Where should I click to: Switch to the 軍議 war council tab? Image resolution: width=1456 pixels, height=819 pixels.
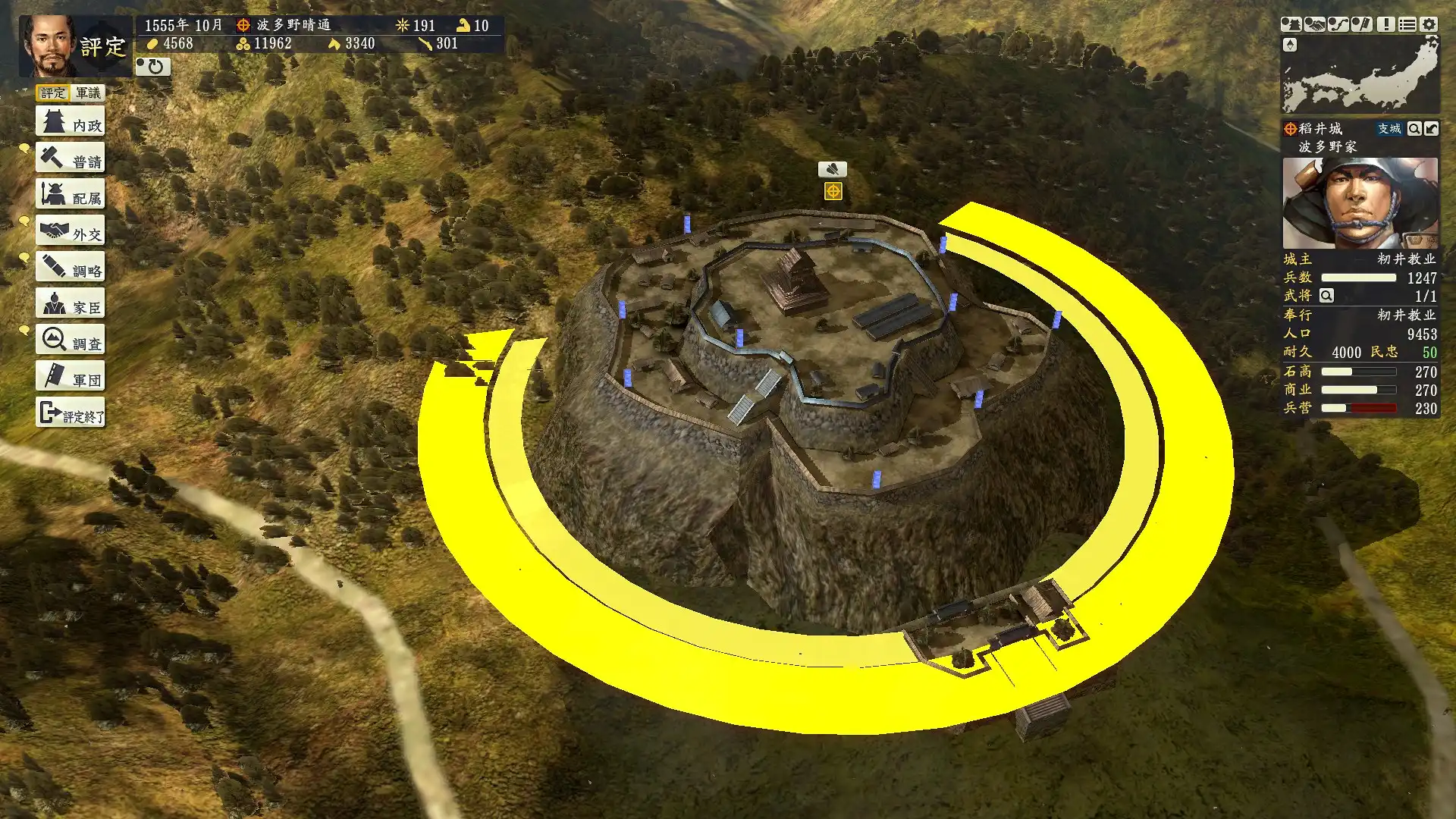click(88, 93)
